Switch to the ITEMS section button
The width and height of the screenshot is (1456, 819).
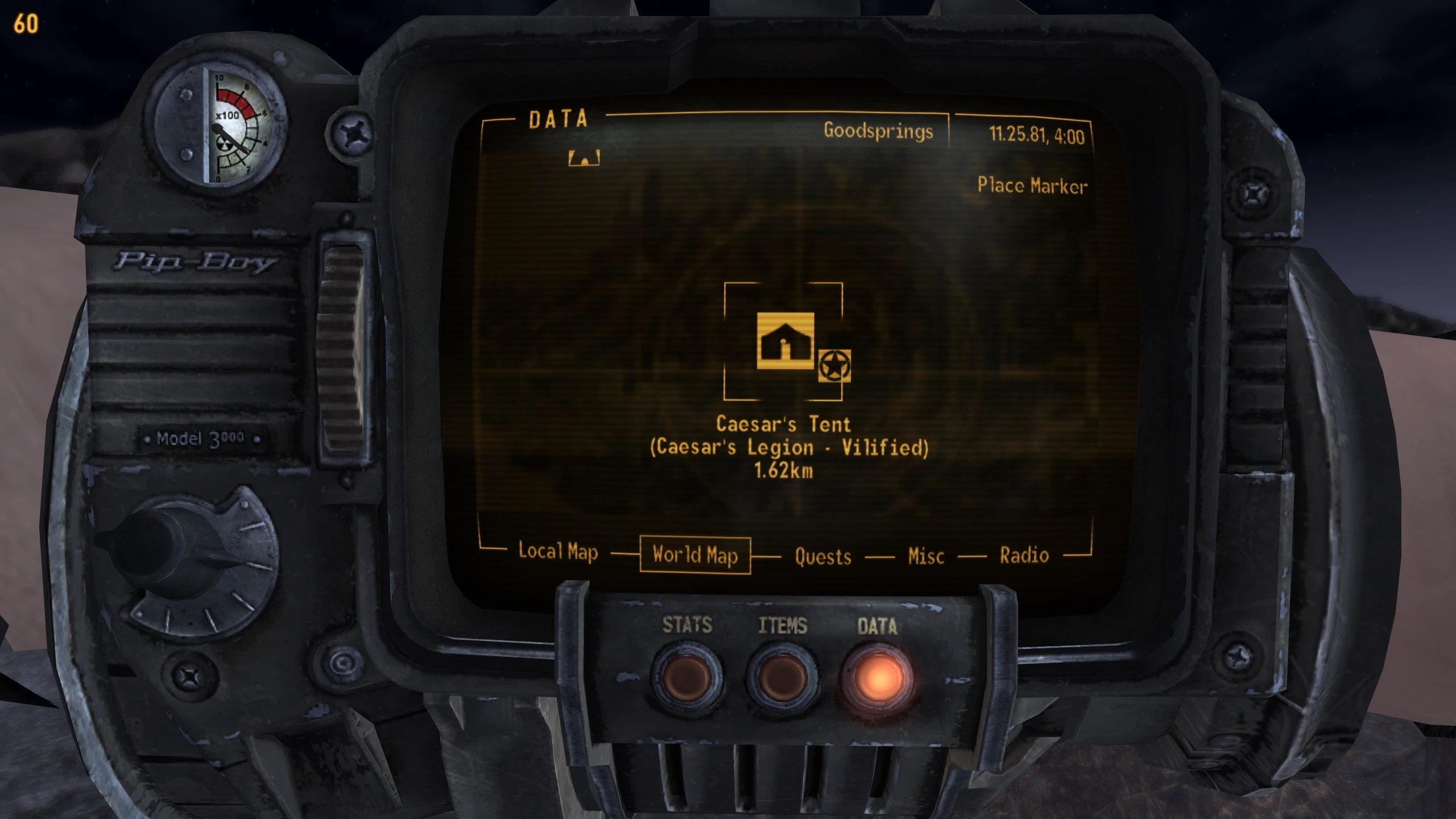click(x=783, y=678)
